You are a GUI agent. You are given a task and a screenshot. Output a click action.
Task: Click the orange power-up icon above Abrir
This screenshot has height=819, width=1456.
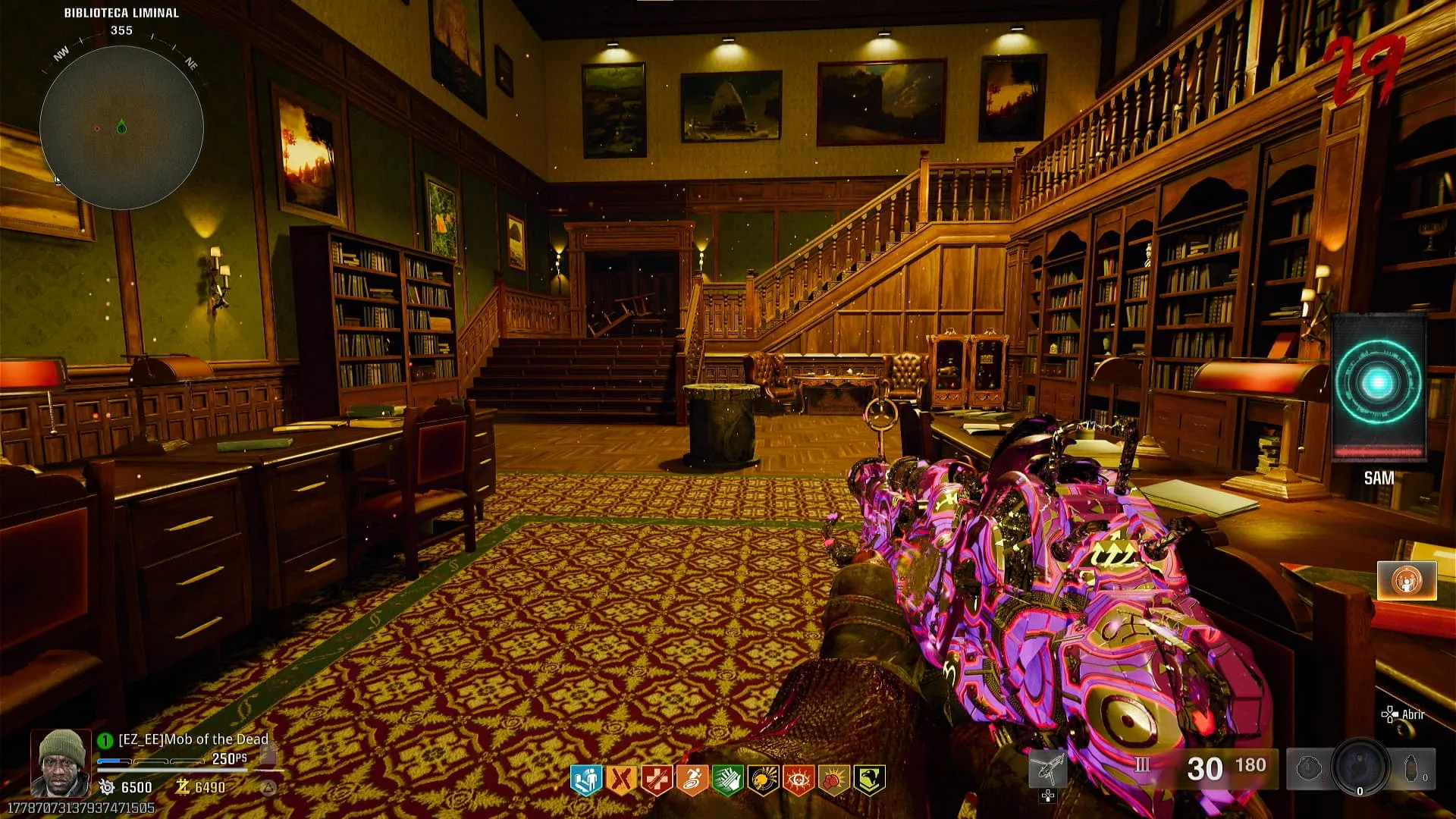(x=1407, y=581)
